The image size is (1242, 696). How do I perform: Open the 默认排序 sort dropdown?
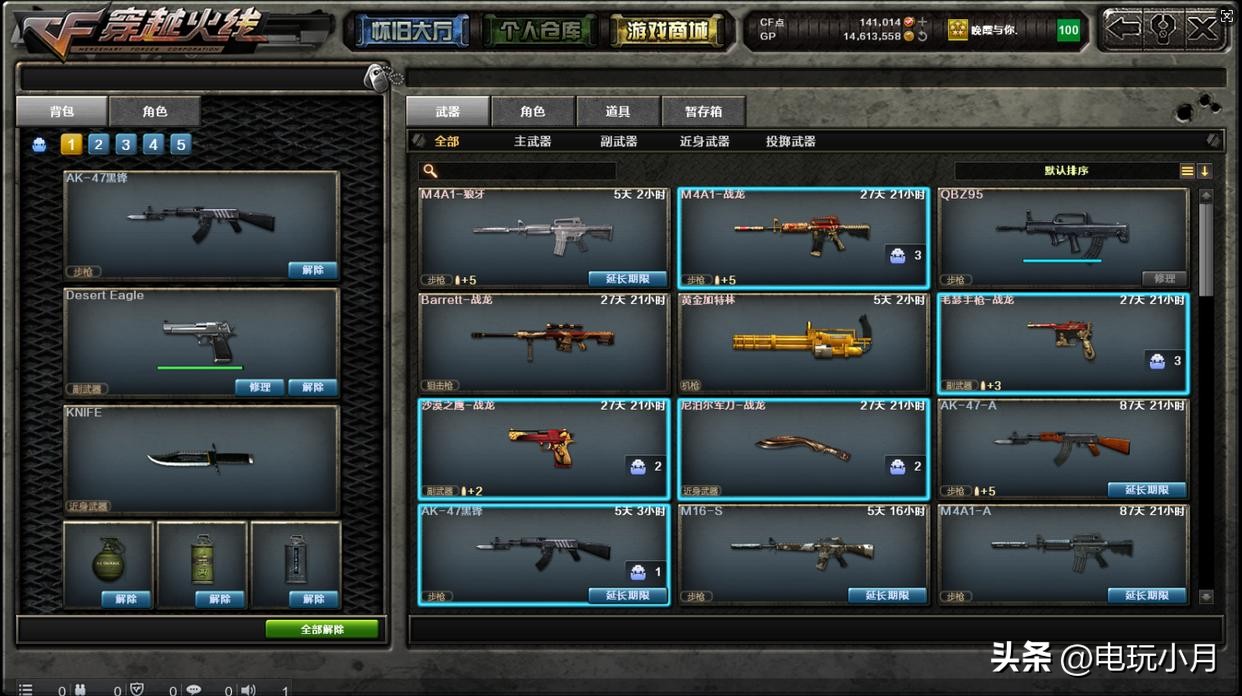(1066, 171)
